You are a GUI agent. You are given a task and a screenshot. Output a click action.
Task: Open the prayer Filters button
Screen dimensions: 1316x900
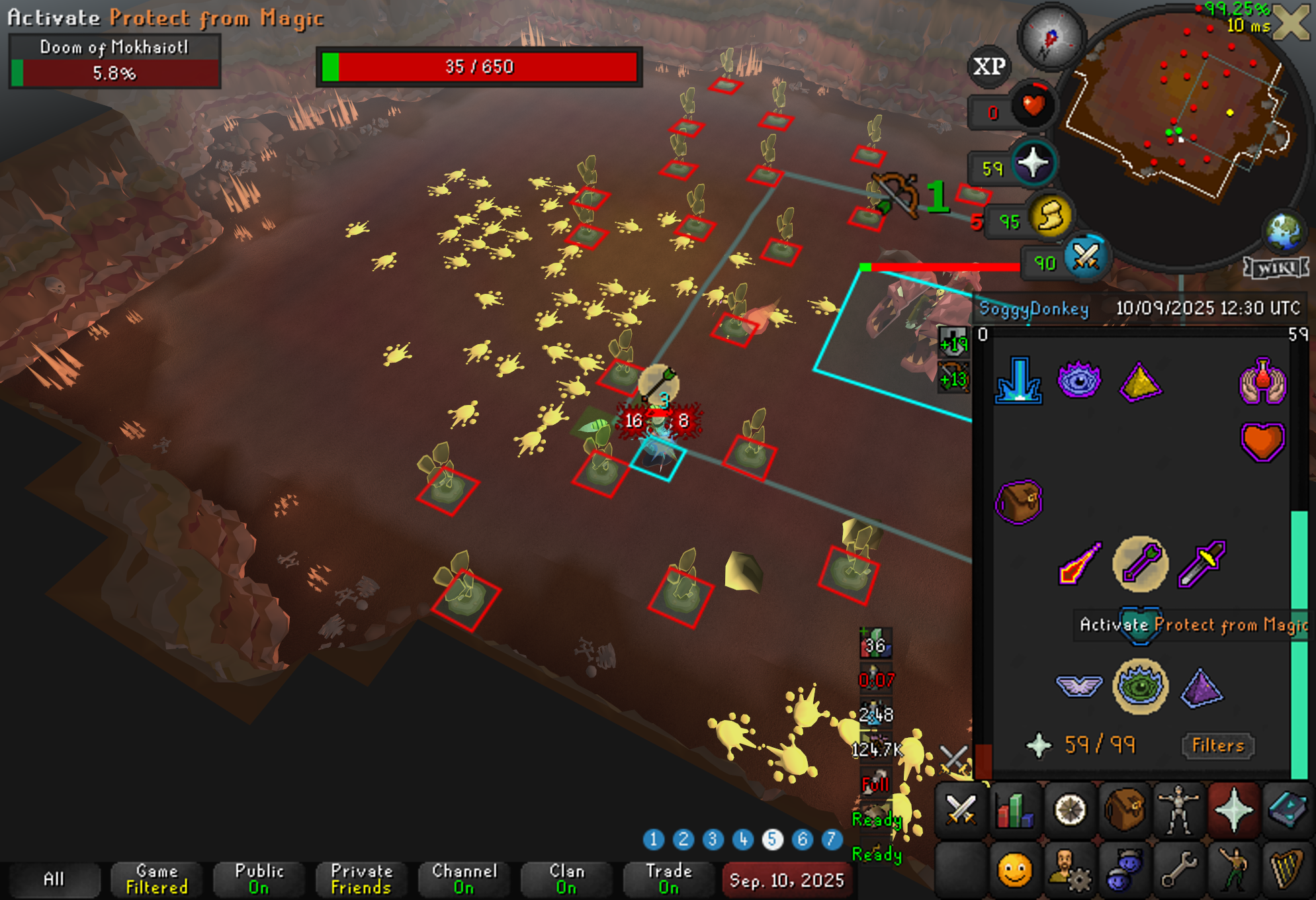click(x=1217, y=746)
